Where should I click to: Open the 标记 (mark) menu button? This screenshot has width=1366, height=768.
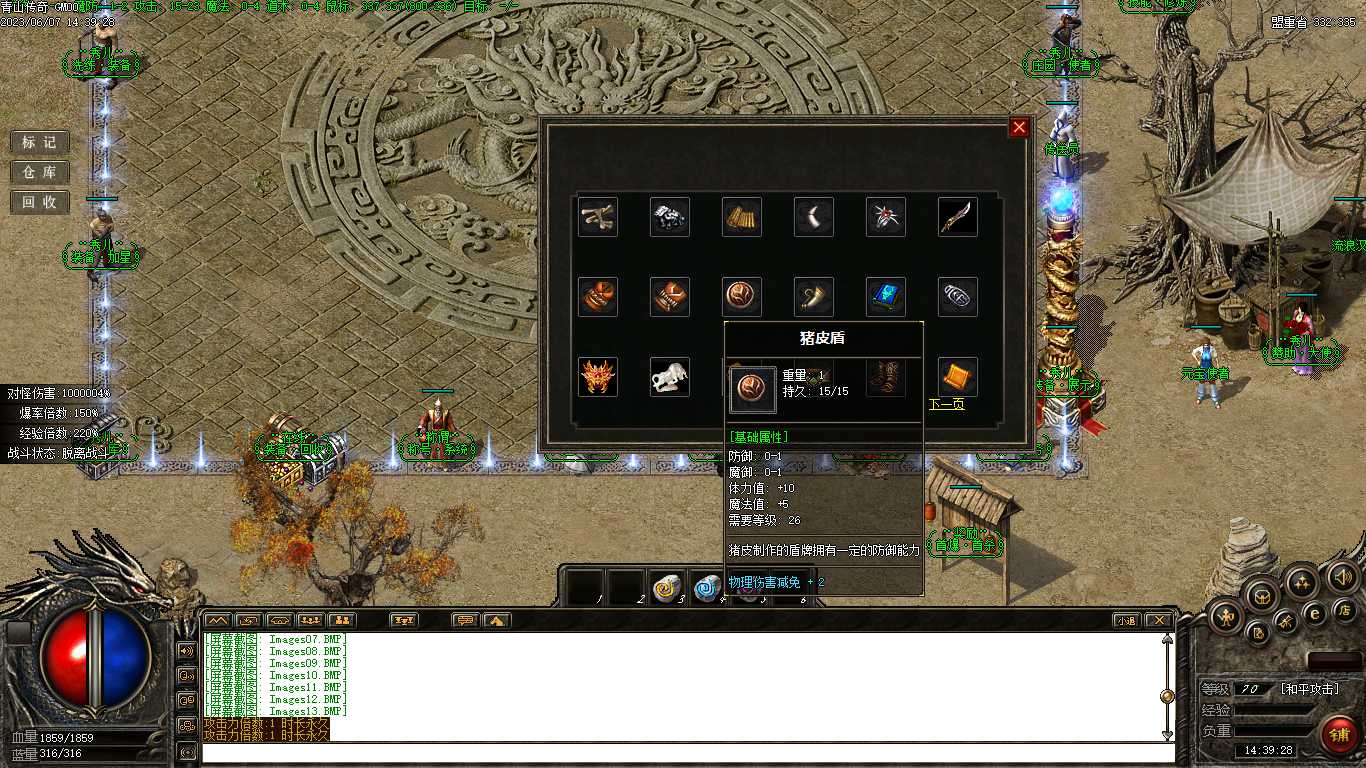coord(40,142)
